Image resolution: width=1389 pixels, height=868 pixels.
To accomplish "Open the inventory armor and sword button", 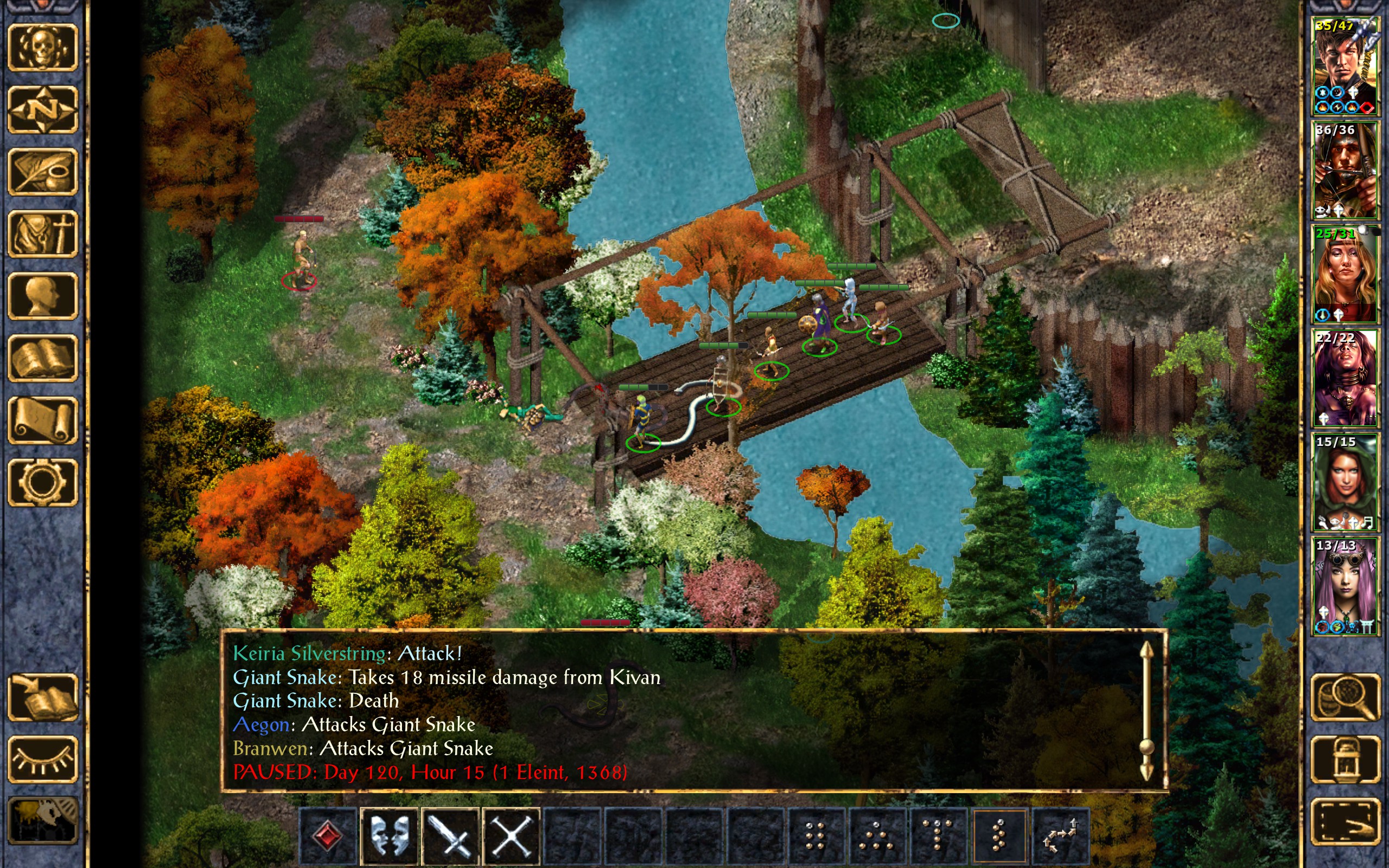I will tap(42, 234).
